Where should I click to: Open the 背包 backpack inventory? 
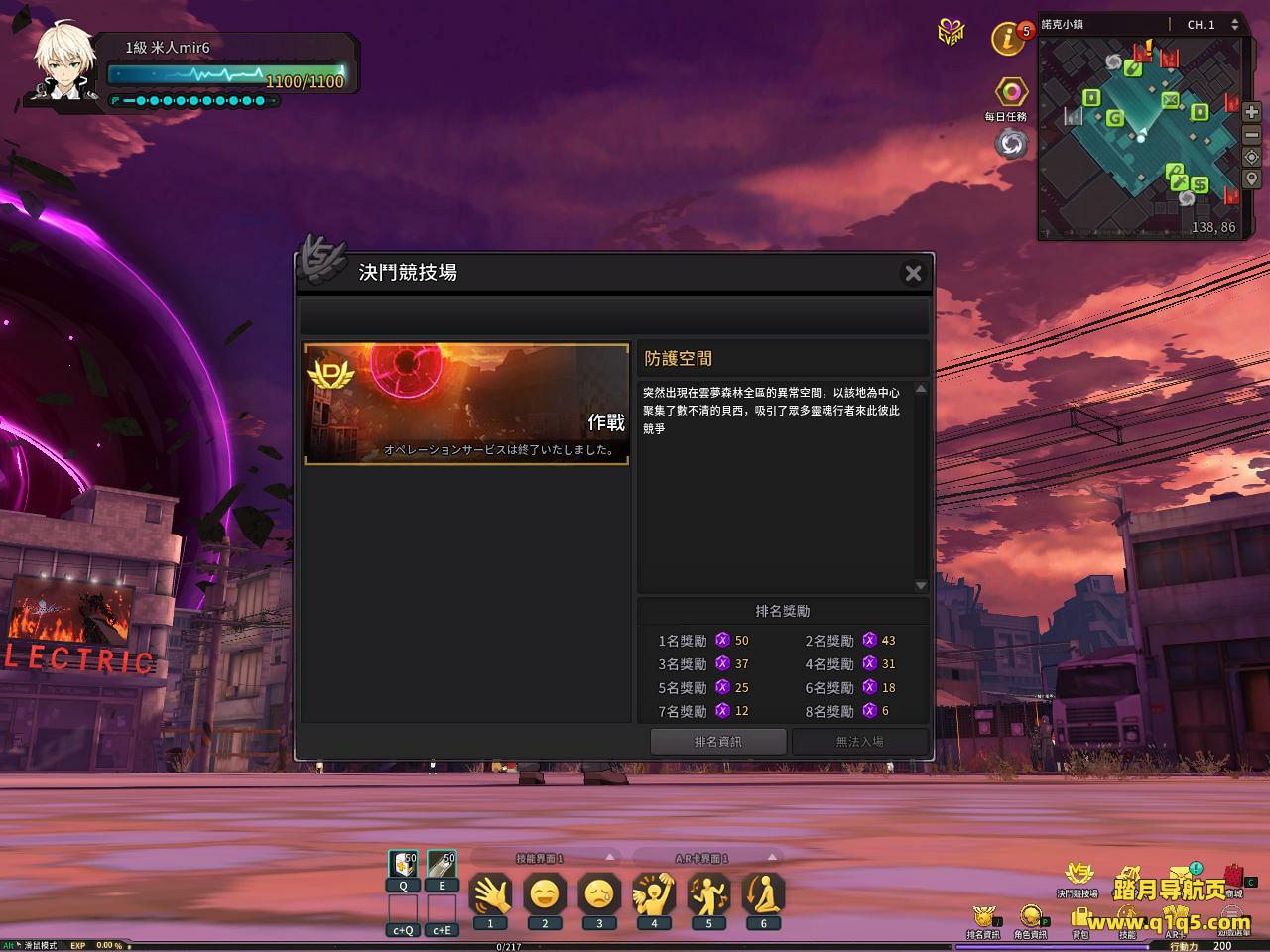click(1080, 920)
